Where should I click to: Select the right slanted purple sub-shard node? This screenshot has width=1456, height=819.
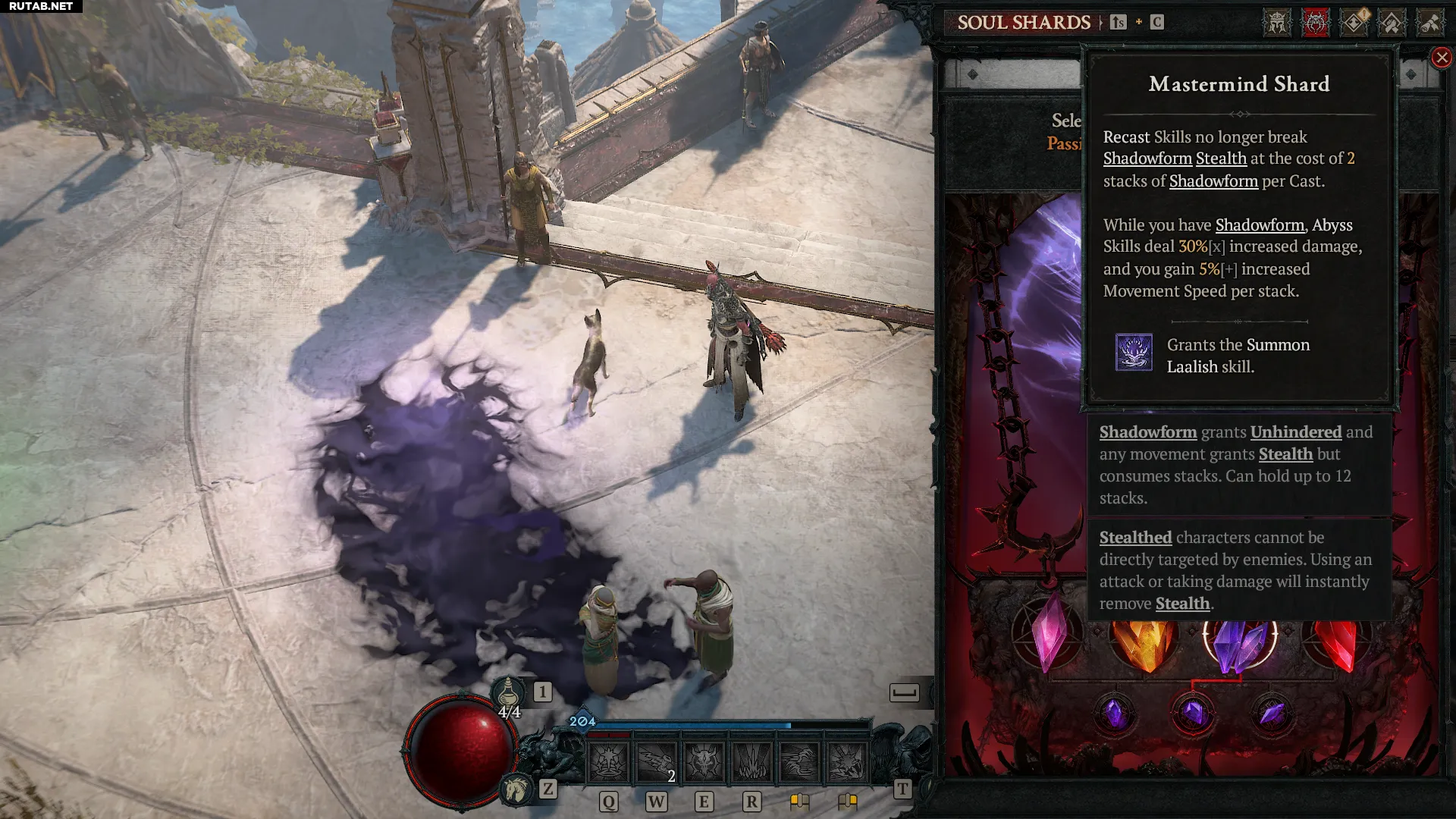pyautogui.click(x=1272, y=714)
